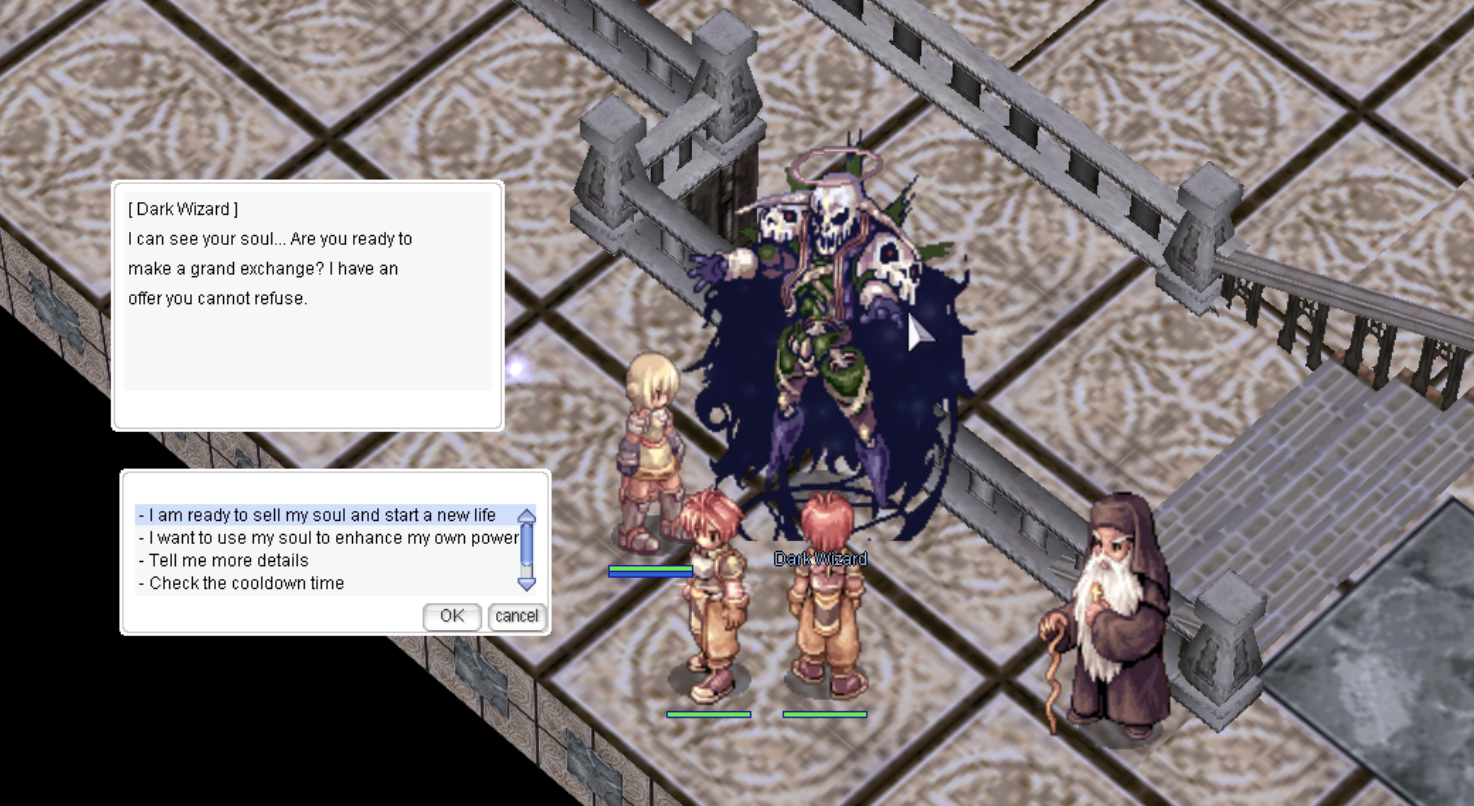Pick the "Tell me more details" reply
1474x806 pixels.
coord(229,560)
